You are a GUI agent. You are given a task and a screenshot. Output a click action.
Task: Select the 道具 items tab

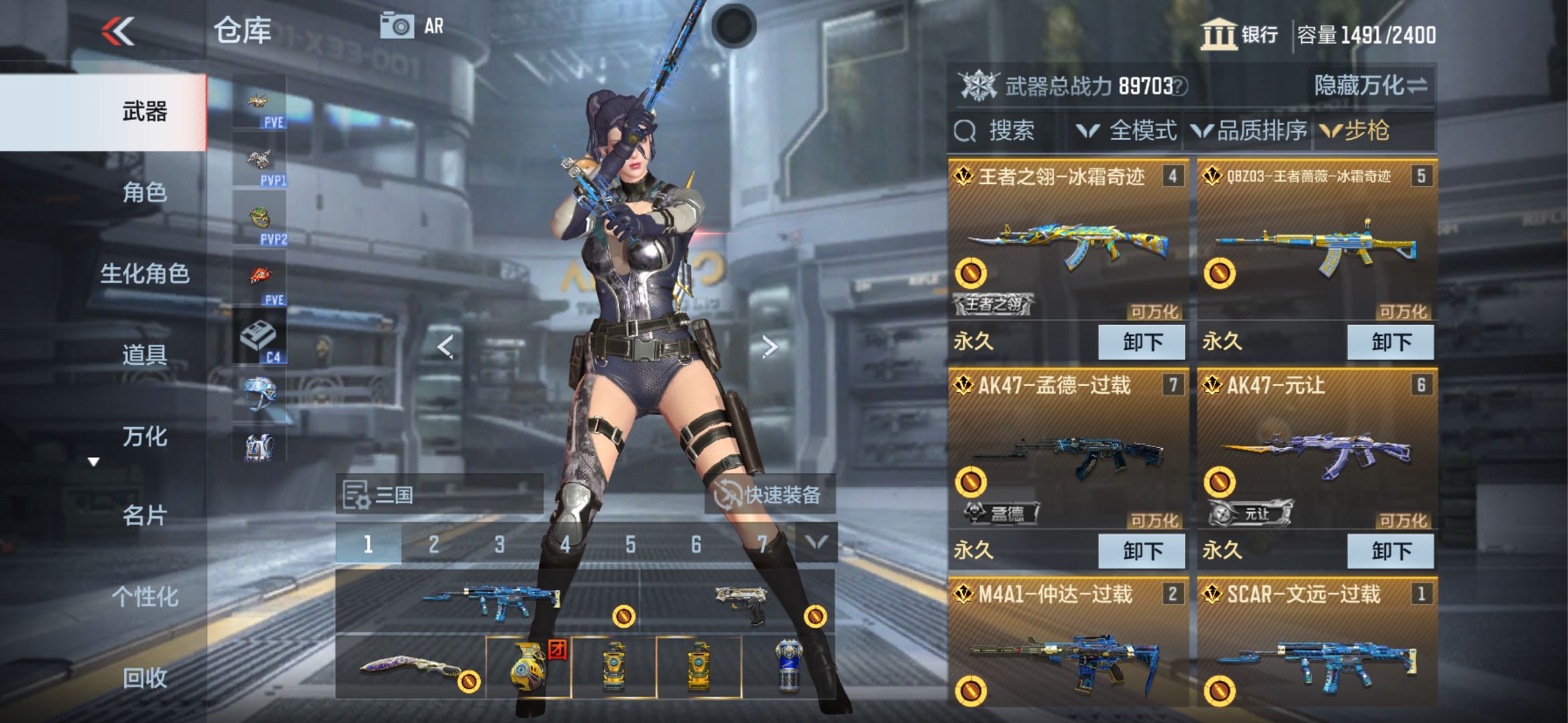144,355
